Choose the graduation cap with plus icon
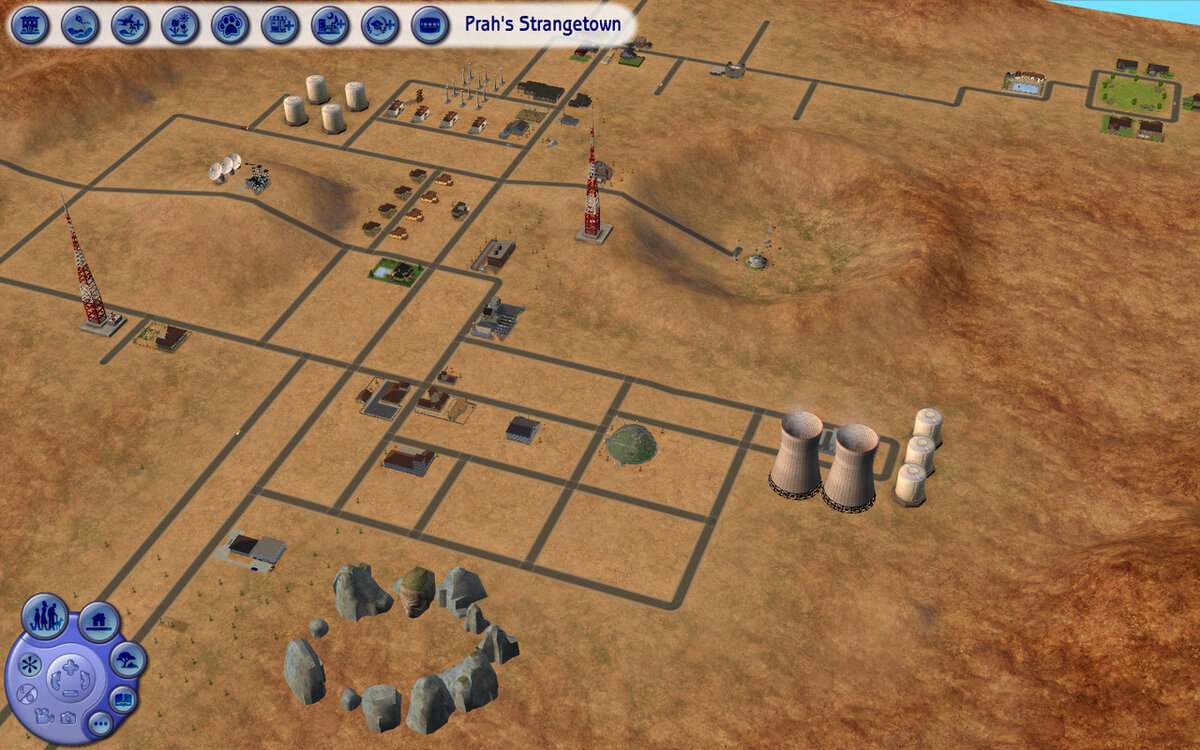Viewport: 1200px width, 750px height. click(380, 24)
